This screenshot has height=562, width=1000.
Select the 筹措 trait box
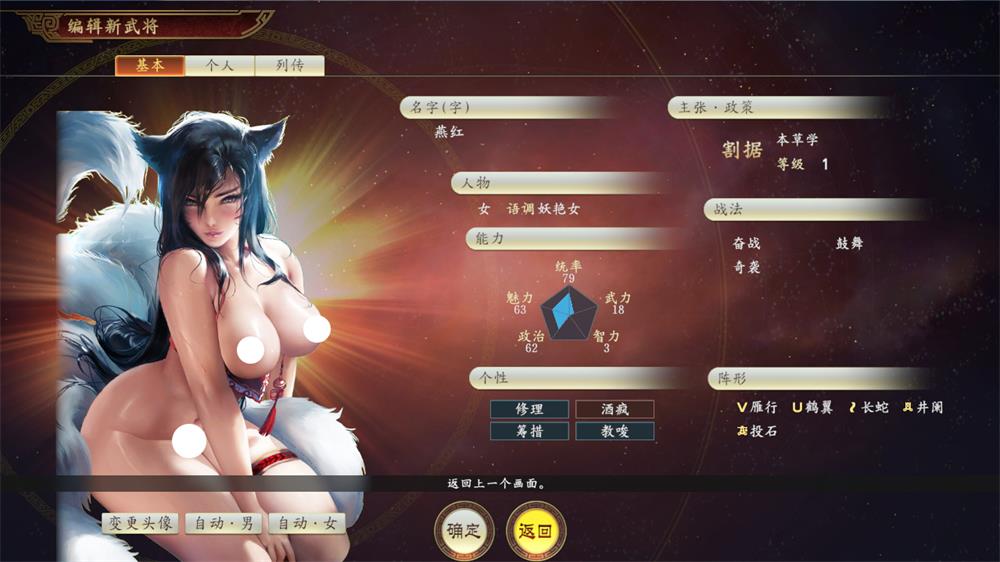coord(529,431)
